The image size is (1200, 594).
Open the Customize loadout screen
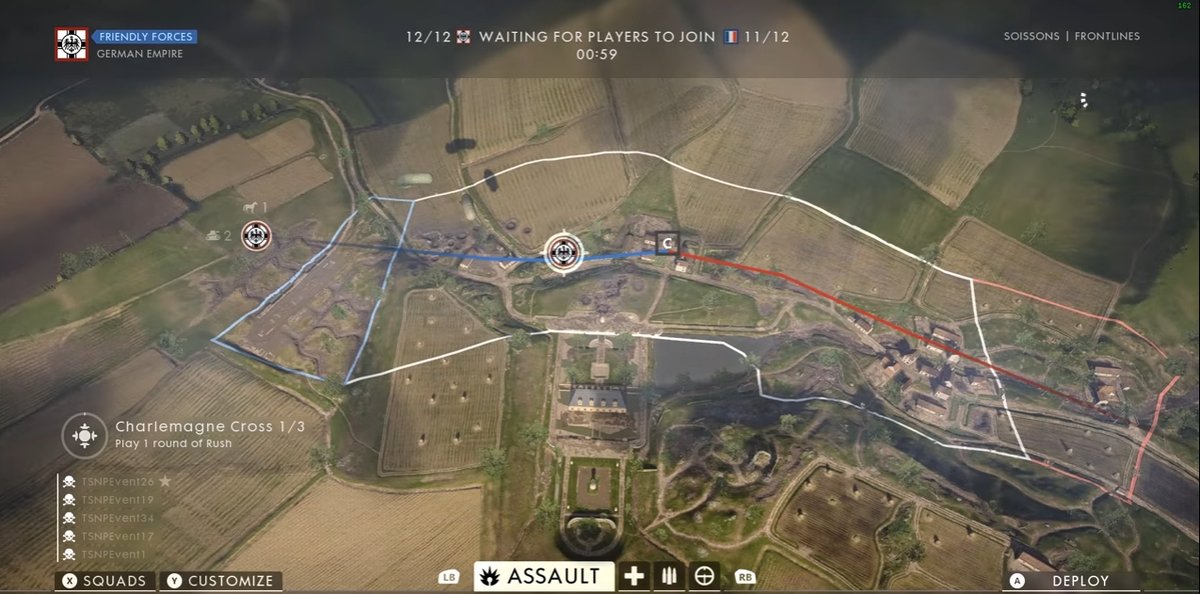[220, 581]
